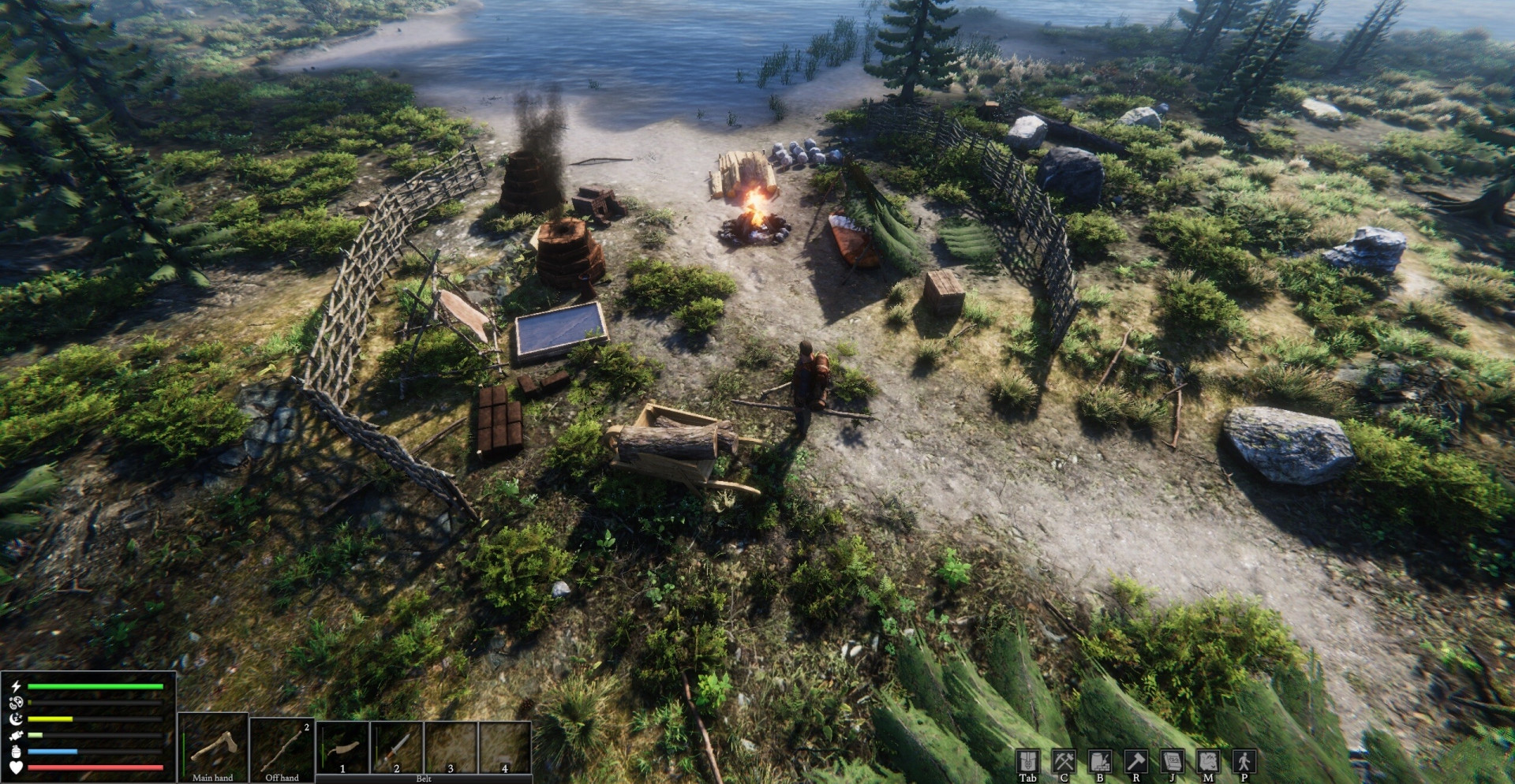Choose the curved blade in belt slot 1
Viewport: 1515px width, 784px height.
343,746
